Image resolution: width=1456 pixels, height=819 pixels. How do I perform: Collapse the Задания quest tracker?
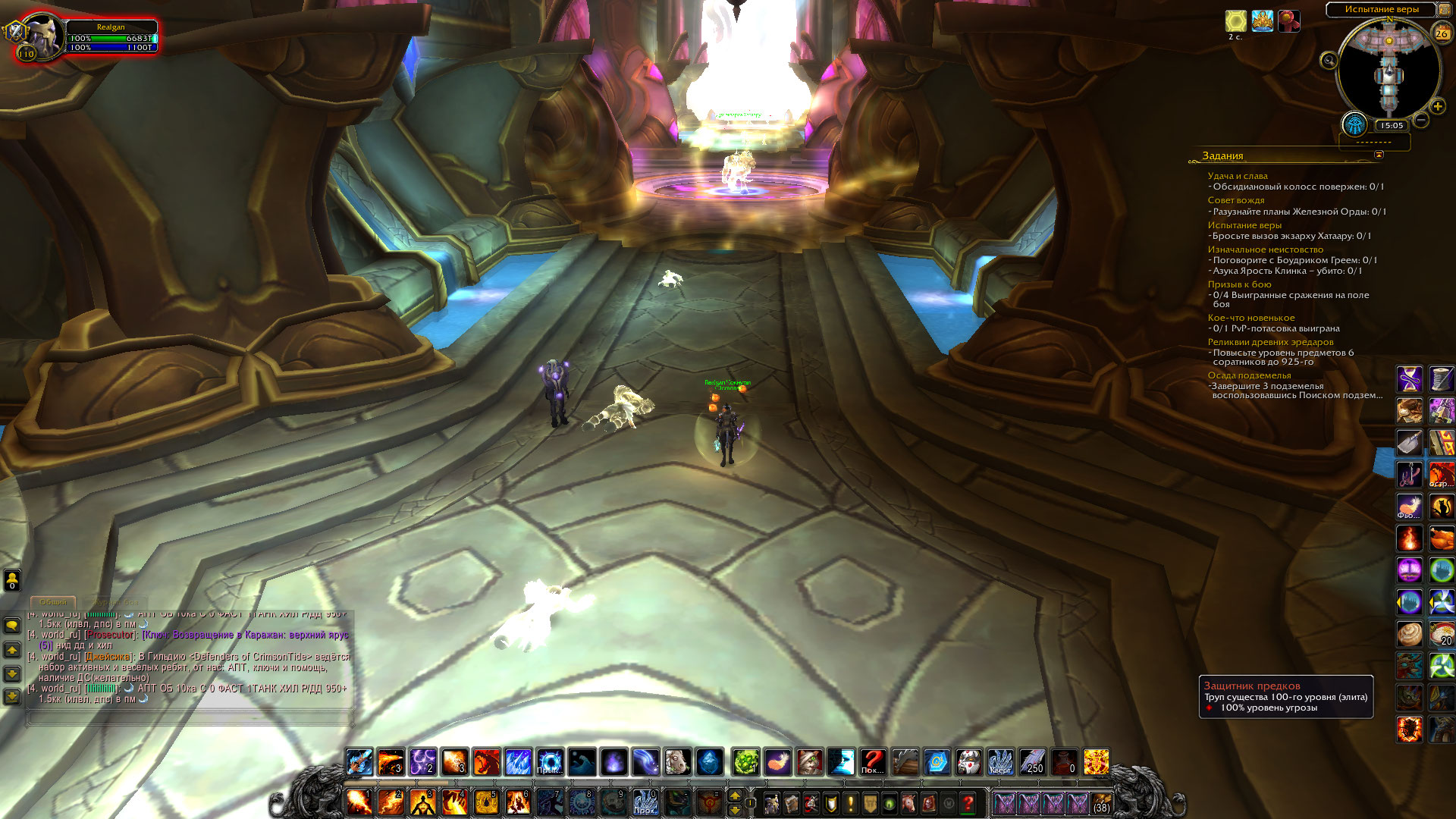coord(1379,155)
